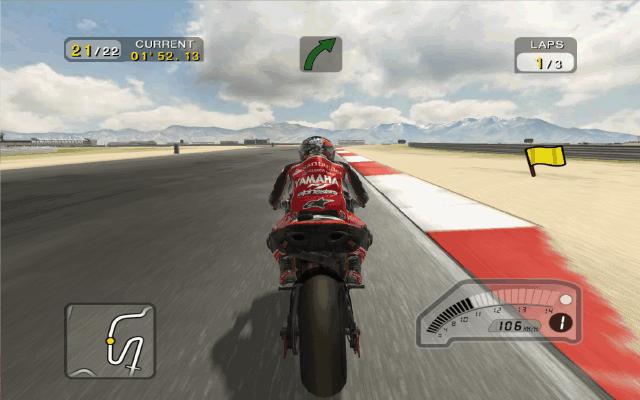Click the track layout minimap
Viewport: 640px width, 400px height.
click(x=110, y=341)
